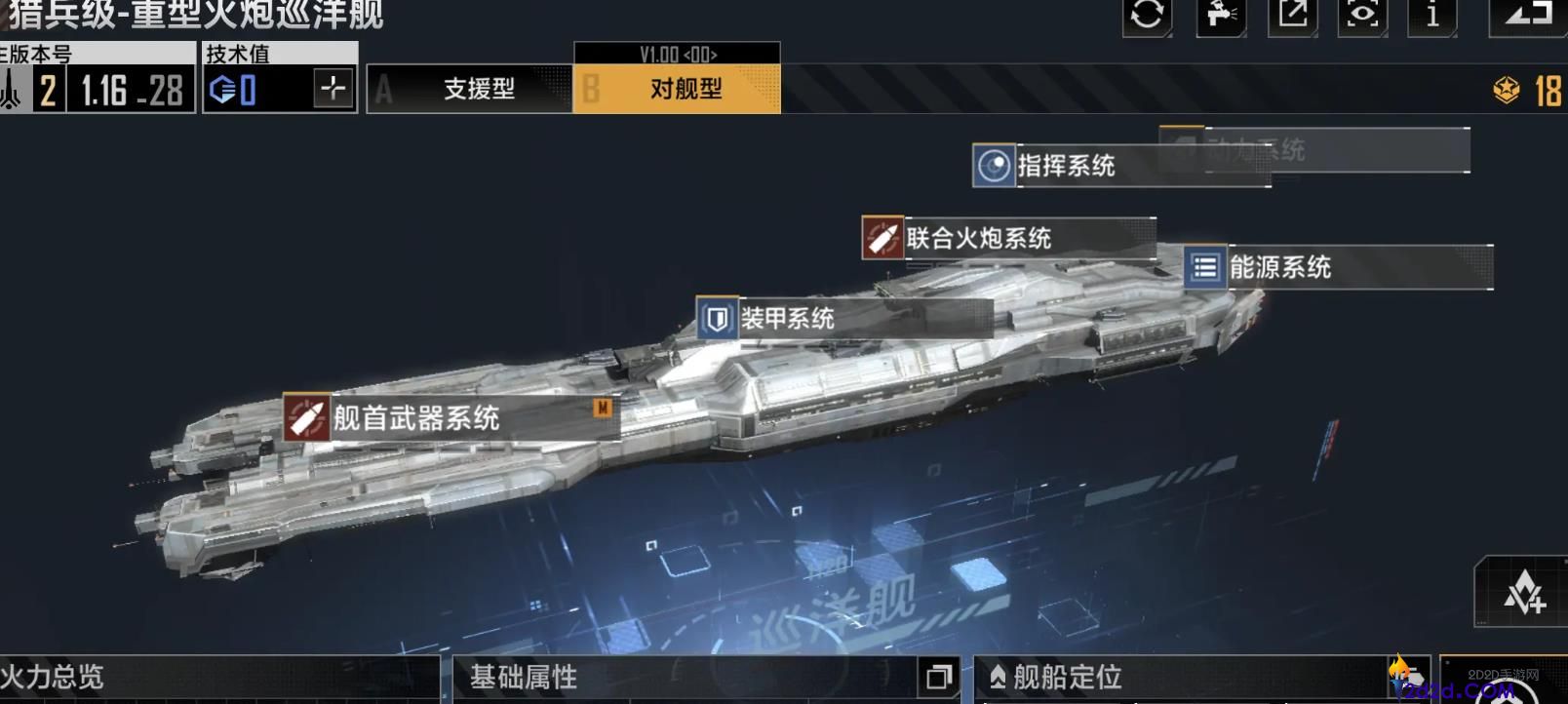1568x704 pixels.
Task: Click the crosshair toggle next to 技术值
Action: tap(333, 87)
